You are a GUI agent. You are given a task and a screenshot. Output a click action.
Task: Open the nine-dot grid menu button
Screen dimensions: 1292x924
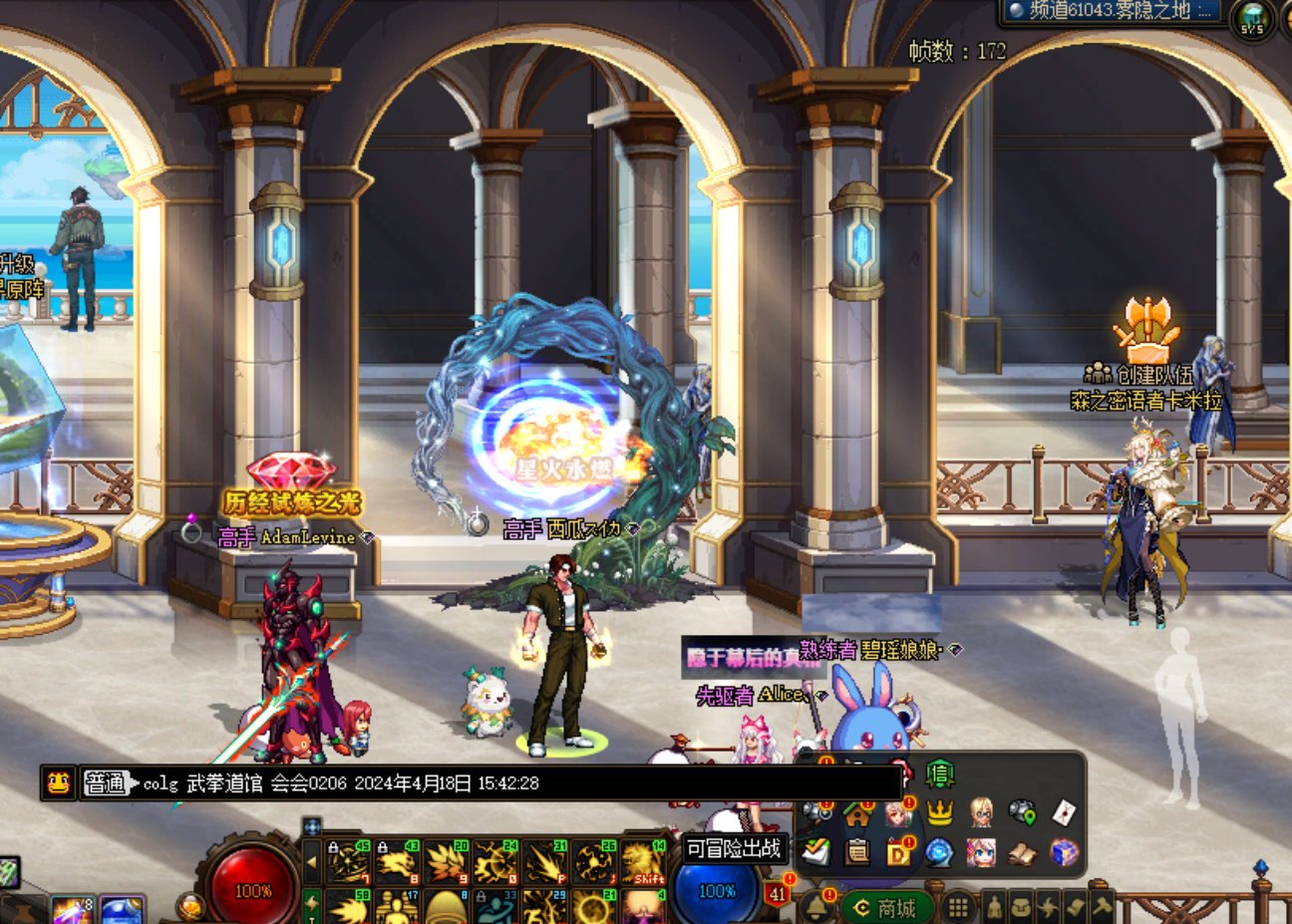(957, 907)
